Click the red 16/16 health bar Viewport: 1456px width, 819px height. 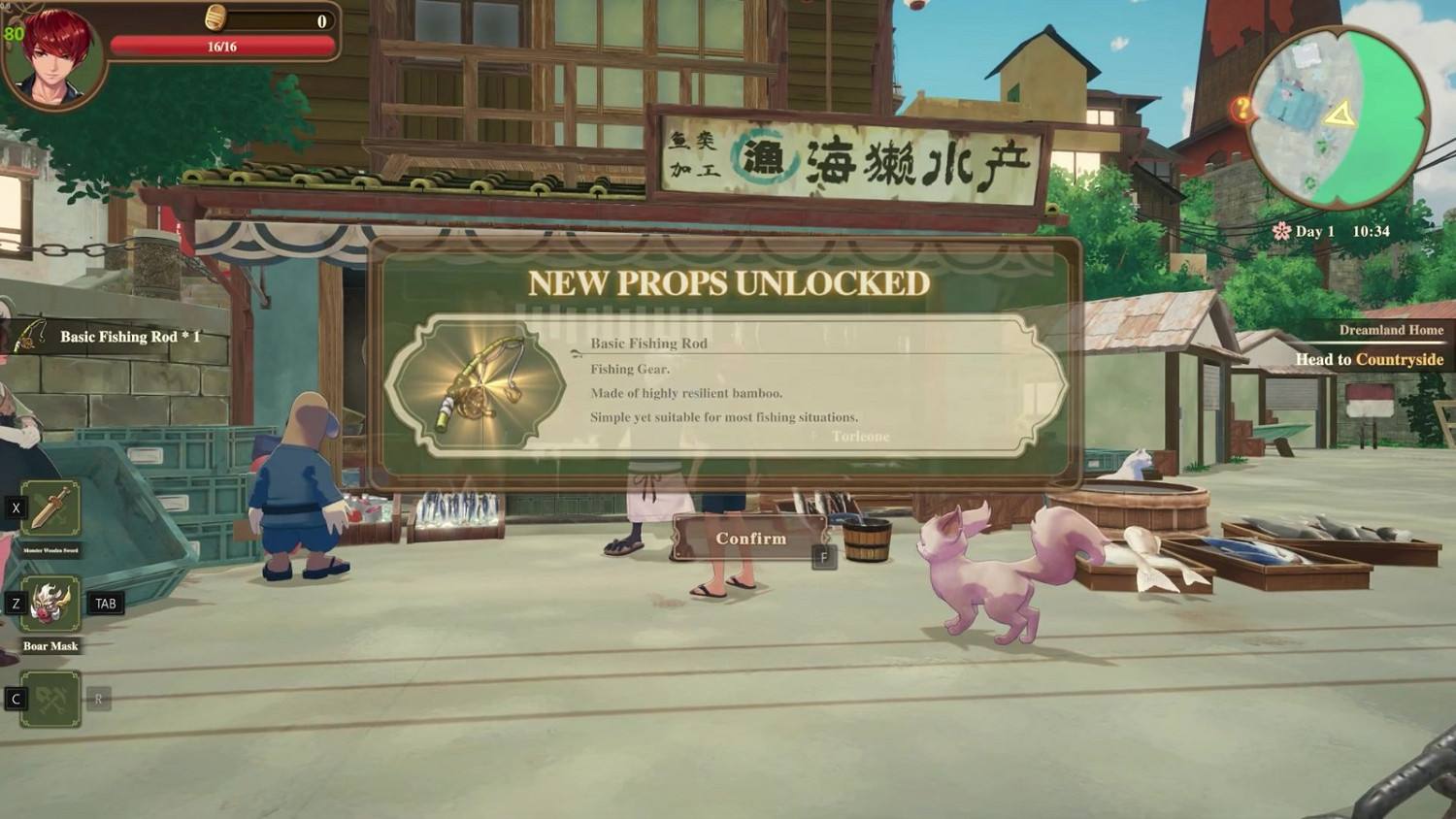225,45
